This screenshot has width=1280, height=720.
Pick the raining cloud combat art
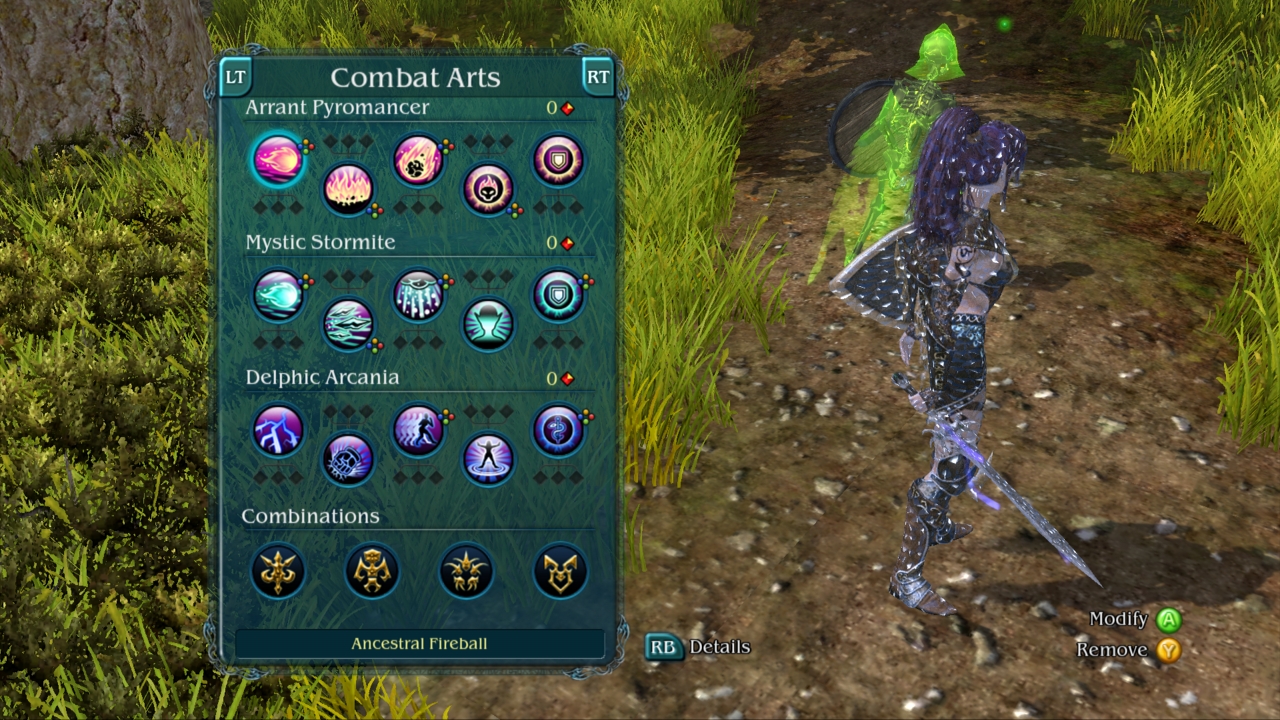(418, 296)
